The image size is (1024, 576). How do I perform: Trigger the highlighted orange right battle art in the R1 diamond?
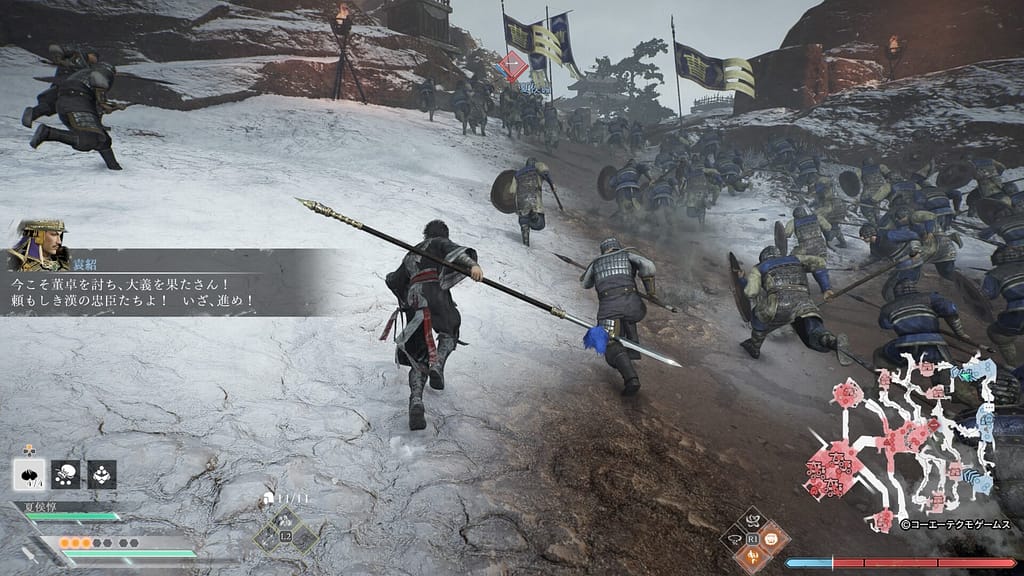click(x=771, y=538)
